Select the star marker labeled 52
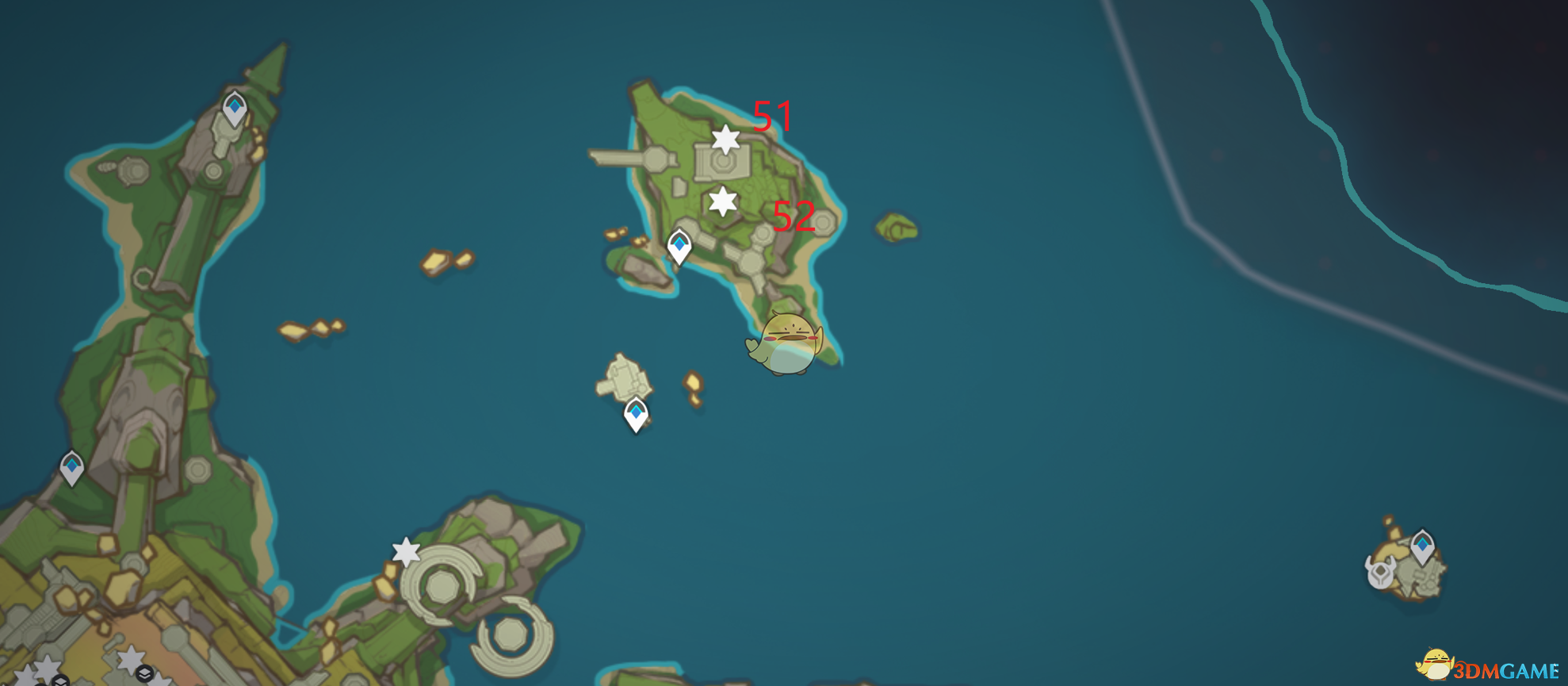The image size is (1568, 686). pyautogui.click(x=722, y=201)
